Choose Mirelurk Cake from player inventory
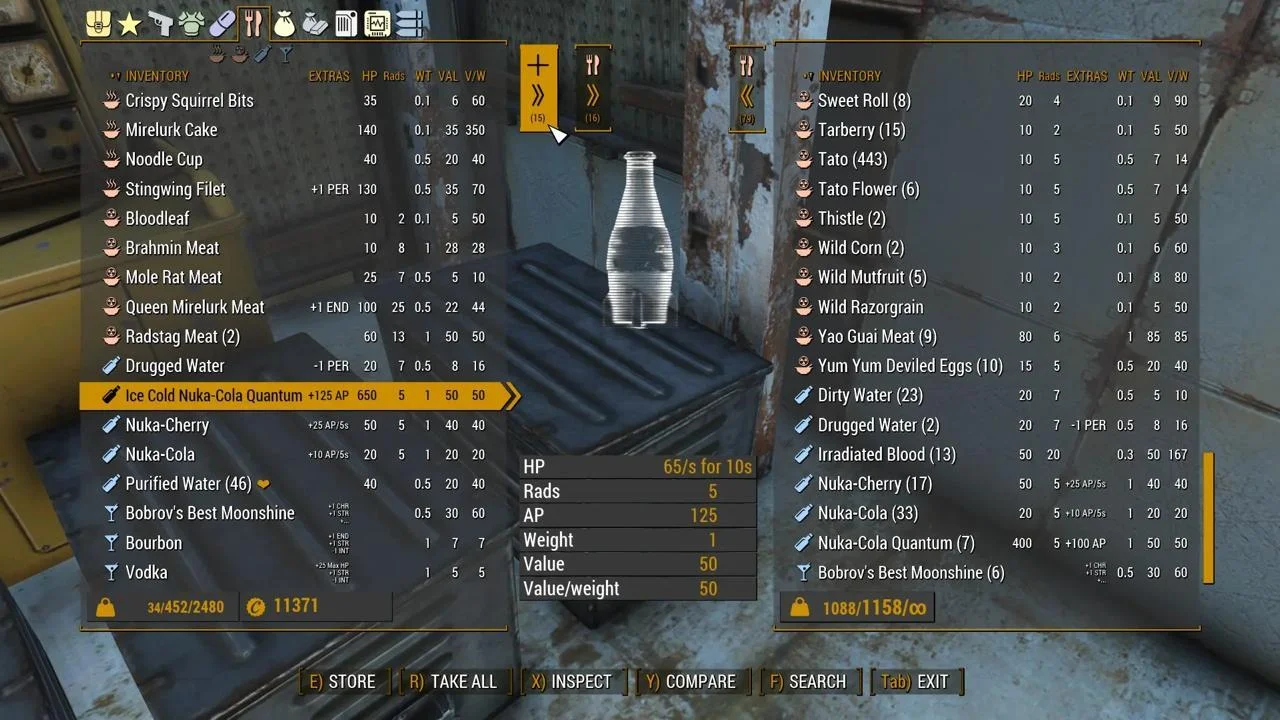Image resolution: width=1280 pixels, height=720 pixels. (171, 130)
